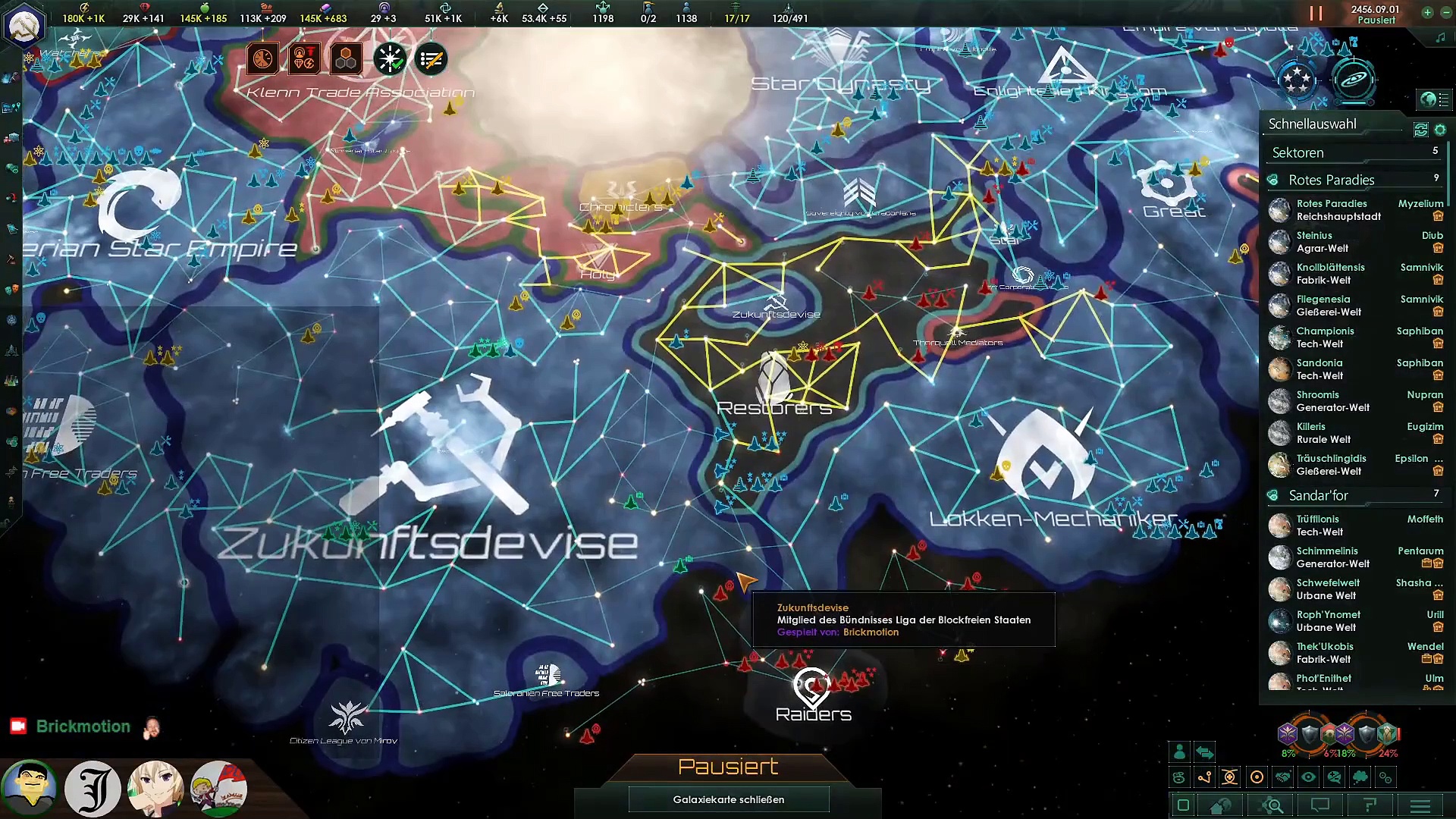
Task: Open the orange hexagons alert notification
Action: 347,59
